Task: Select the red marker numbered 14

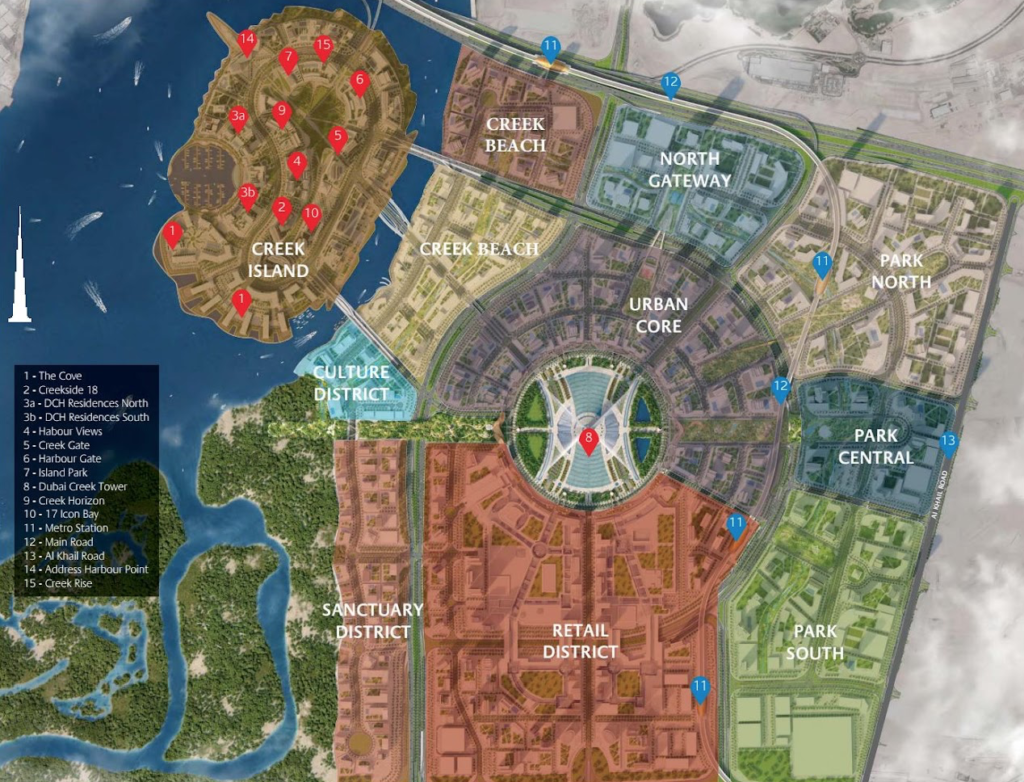Action: point(246,42)
